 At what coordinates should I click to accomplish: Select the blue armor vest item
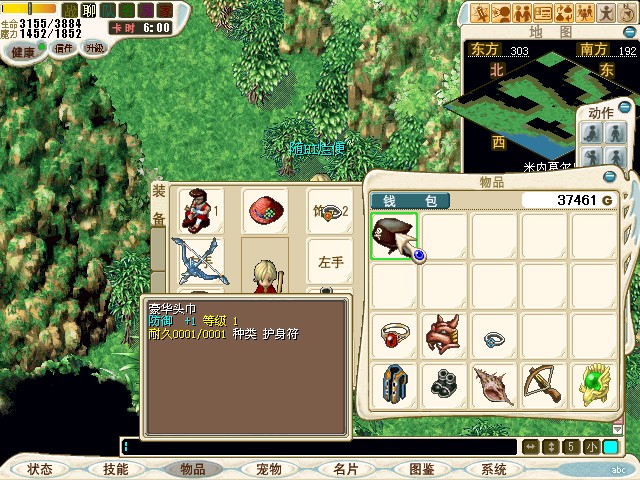point(394,384)
